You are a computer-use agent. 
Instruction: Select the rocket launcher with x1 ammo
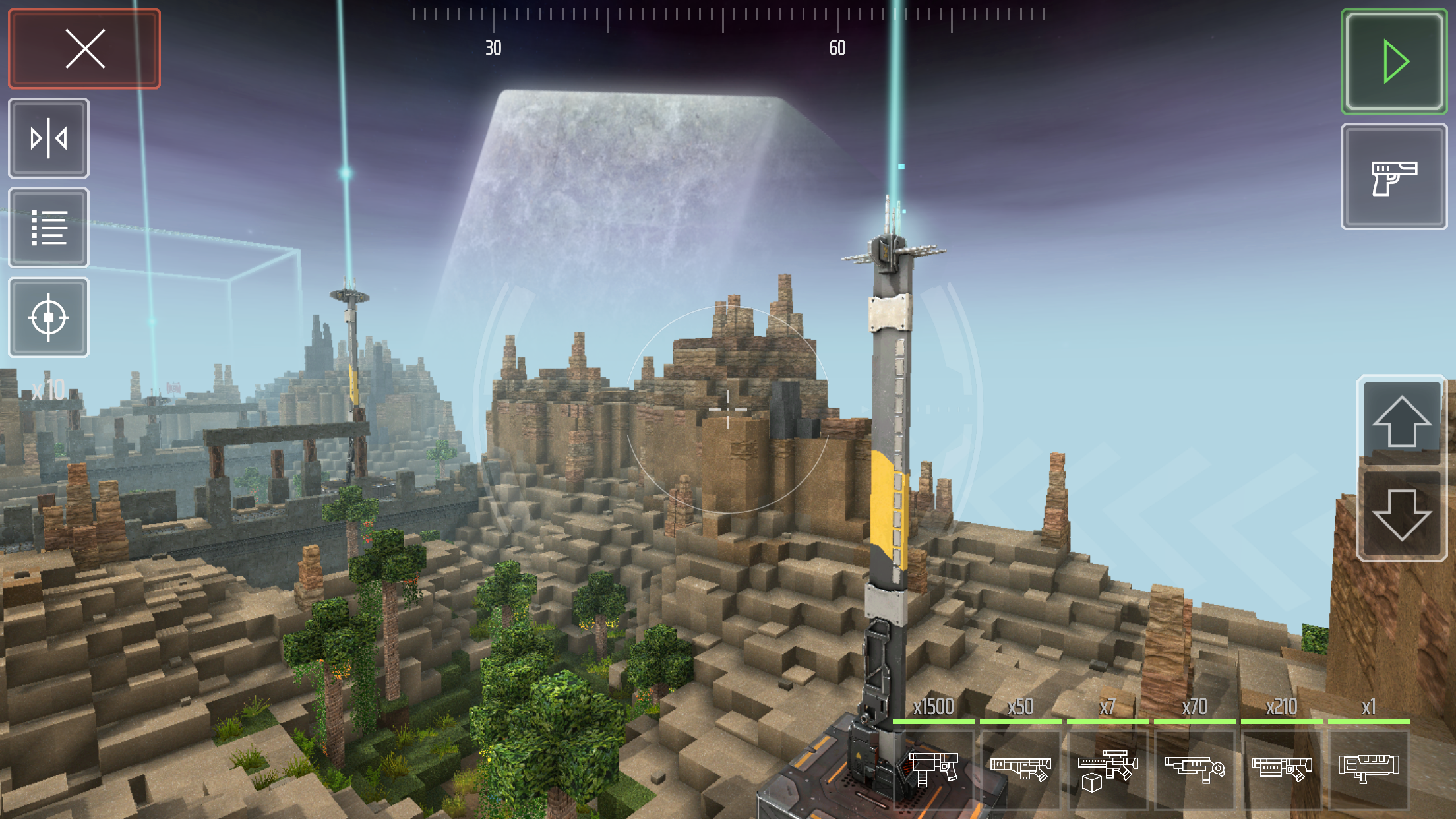point(1368,772)
